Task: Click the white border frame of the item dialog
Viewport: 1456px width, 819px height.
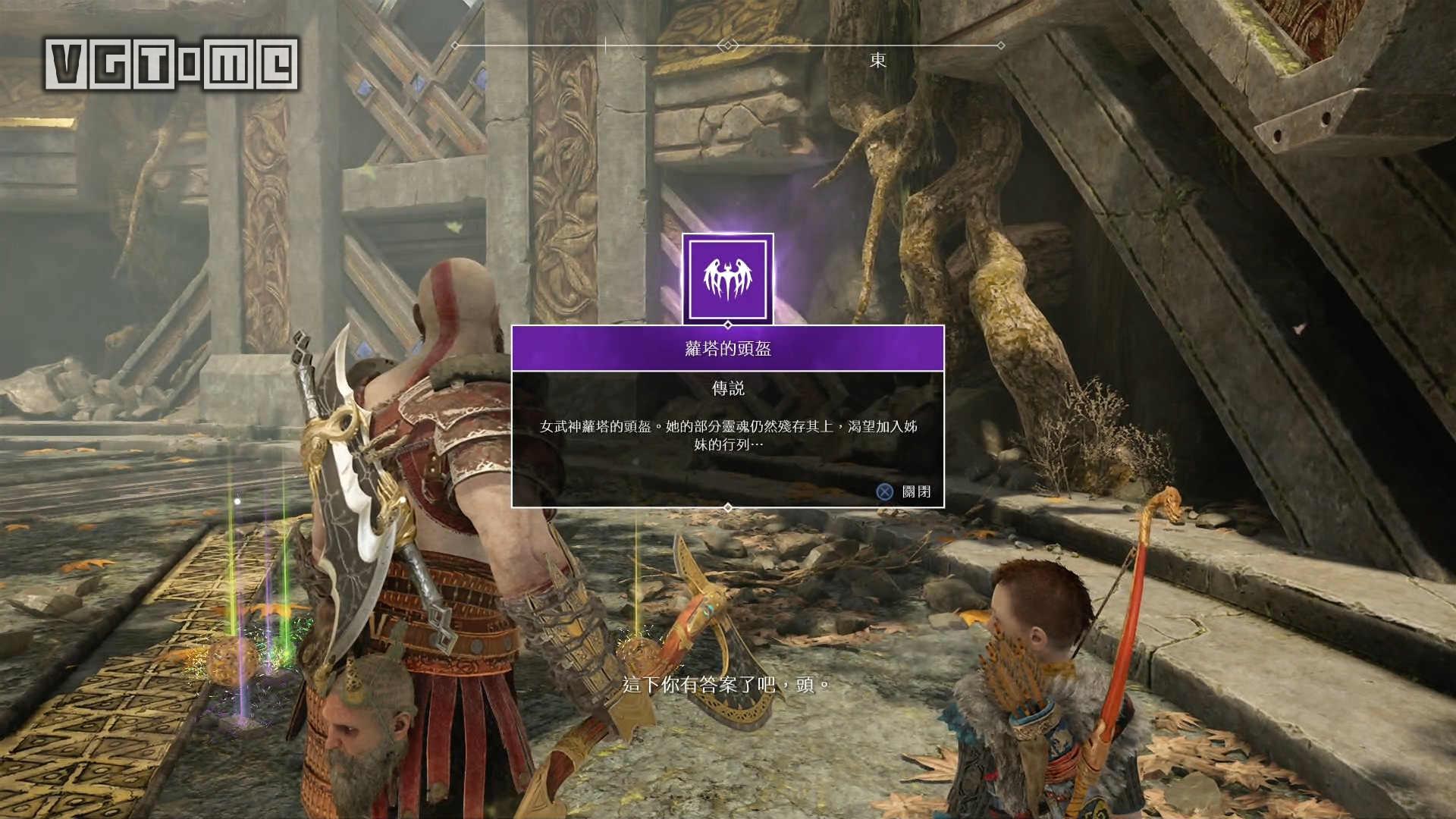Action: (514, 417)
